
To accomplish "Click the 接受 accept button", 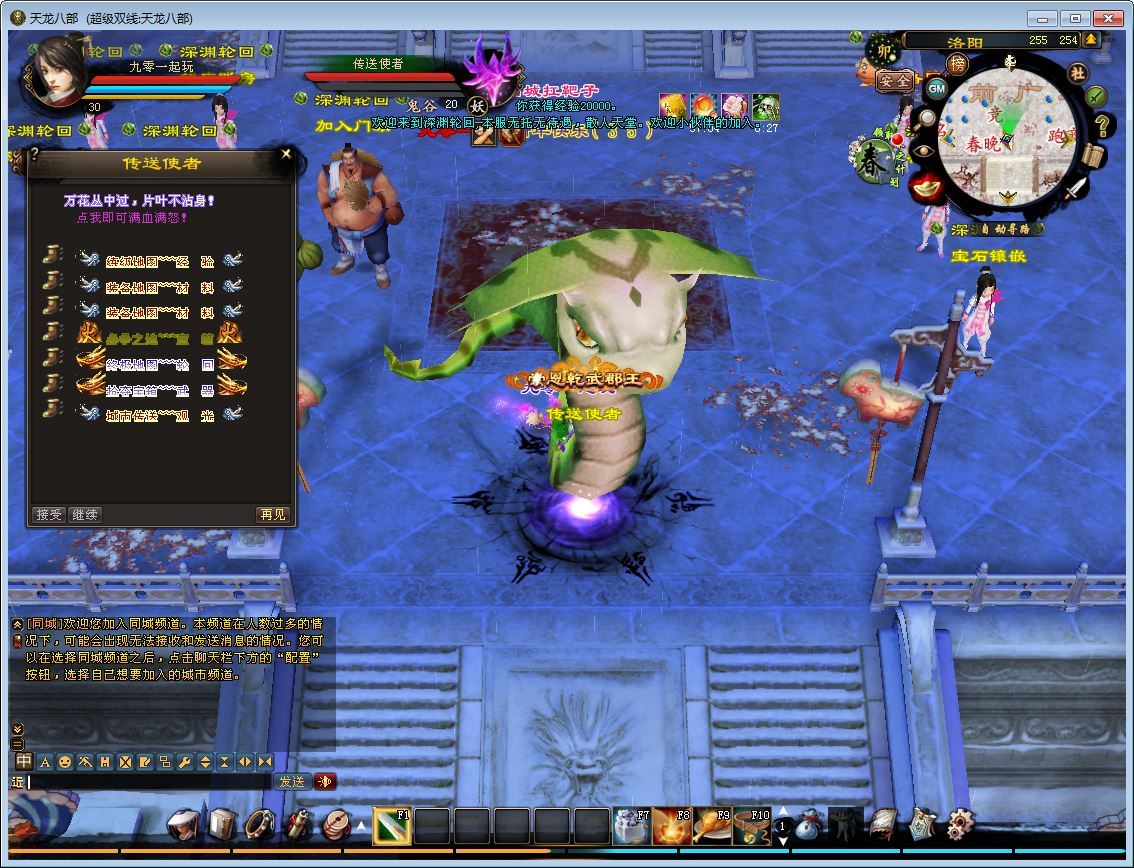I will coord(49,515).
